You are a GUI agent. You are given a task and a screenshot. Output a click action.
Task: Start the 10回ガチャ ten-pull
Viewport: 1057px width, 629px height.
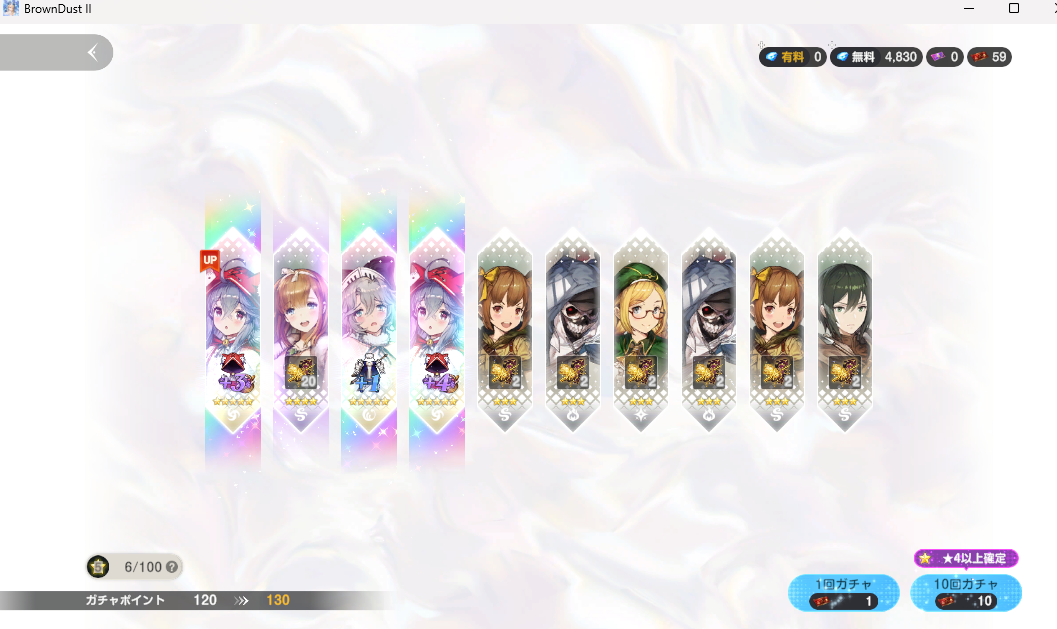coord(965,592)
